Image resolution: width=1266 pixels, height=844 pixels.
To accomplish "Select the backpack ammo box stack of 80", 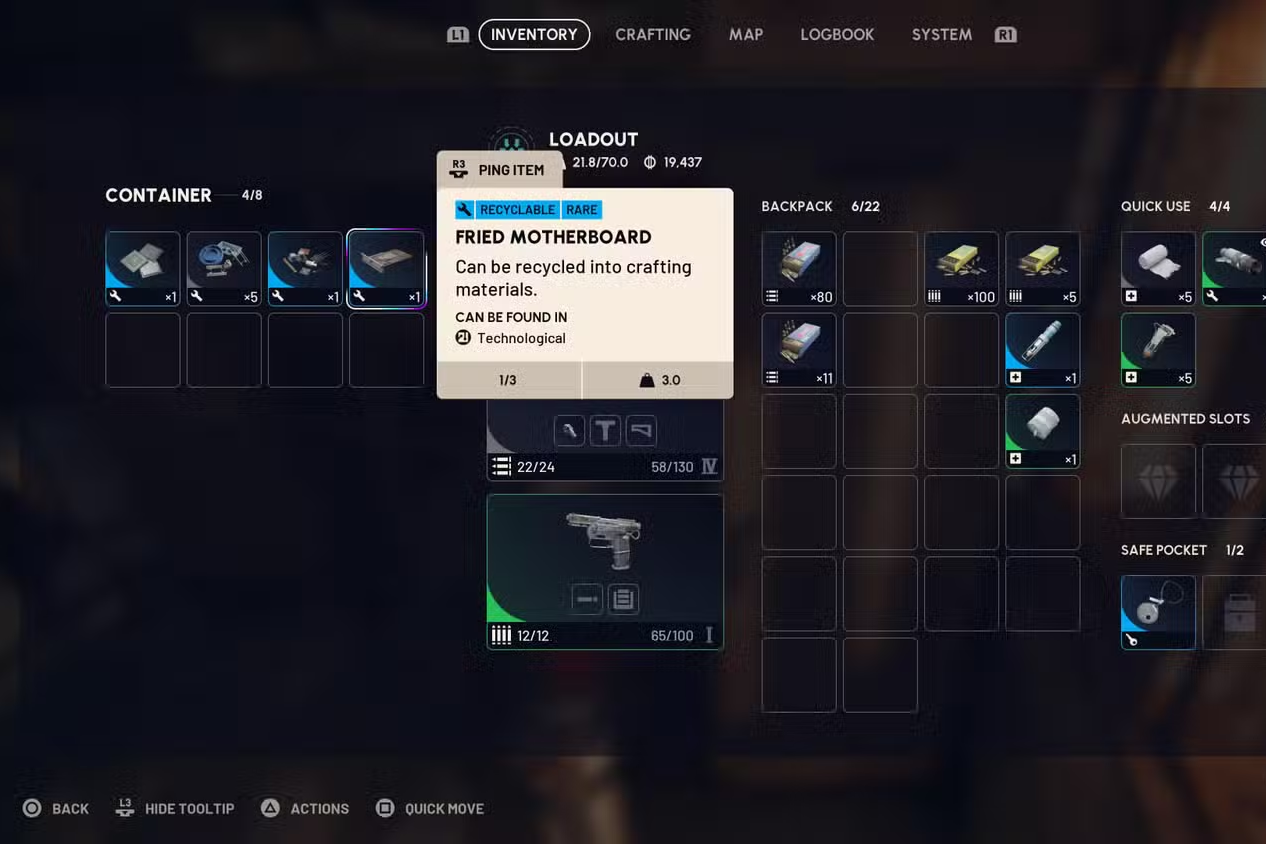I will pyautogui.click(x=799, y=268).
